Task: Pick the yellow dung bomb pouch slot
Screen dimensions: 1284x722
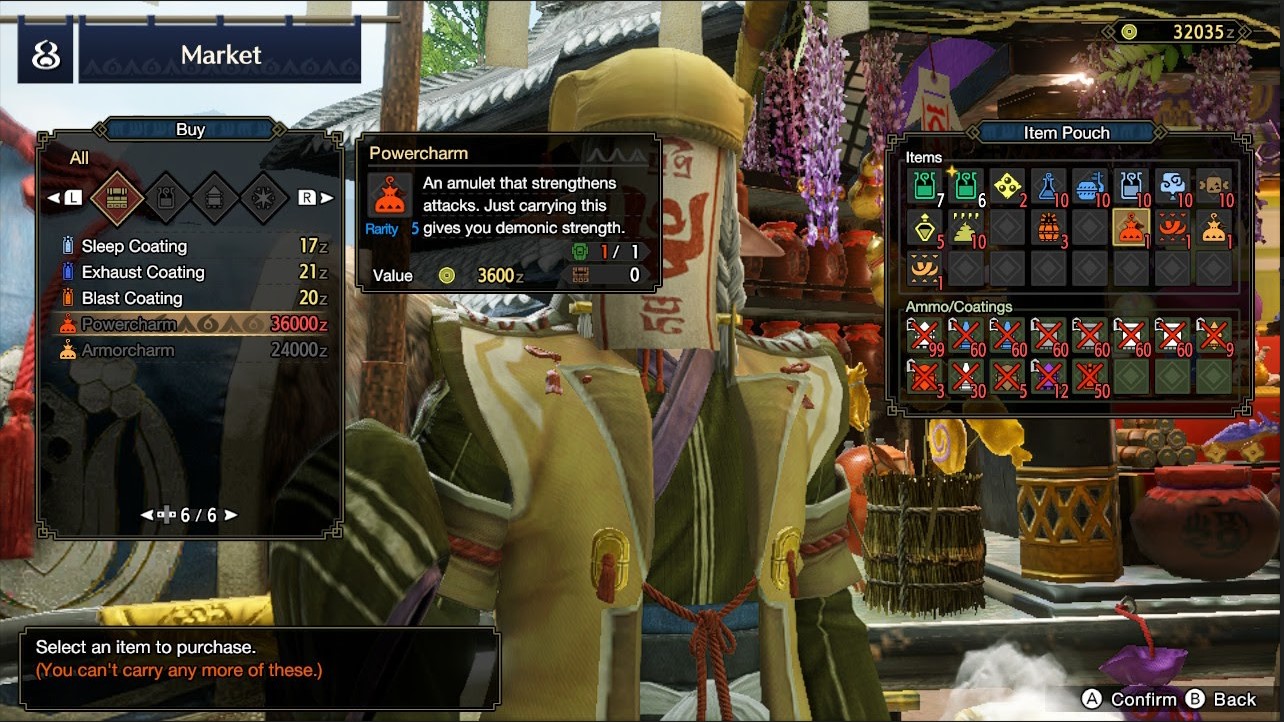Action: click(x=965, y=228)
